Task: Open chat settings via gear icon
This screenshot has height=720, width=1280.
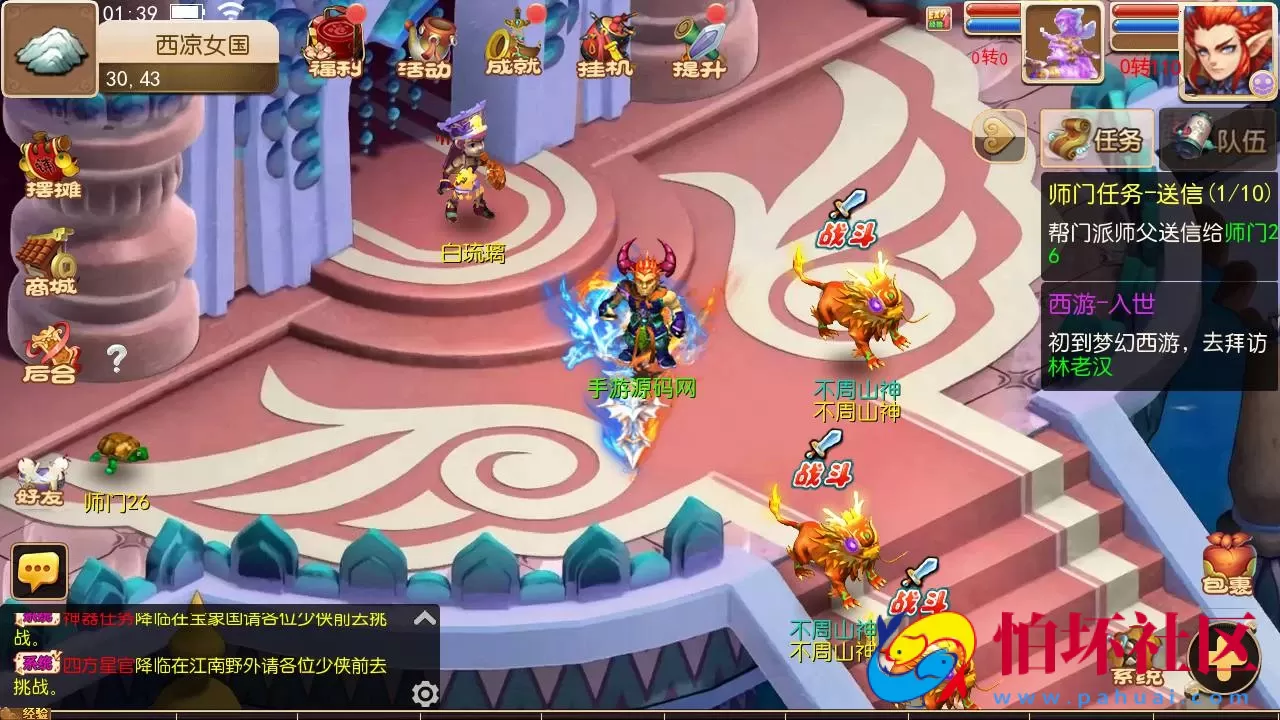Action: pos(425,692)
